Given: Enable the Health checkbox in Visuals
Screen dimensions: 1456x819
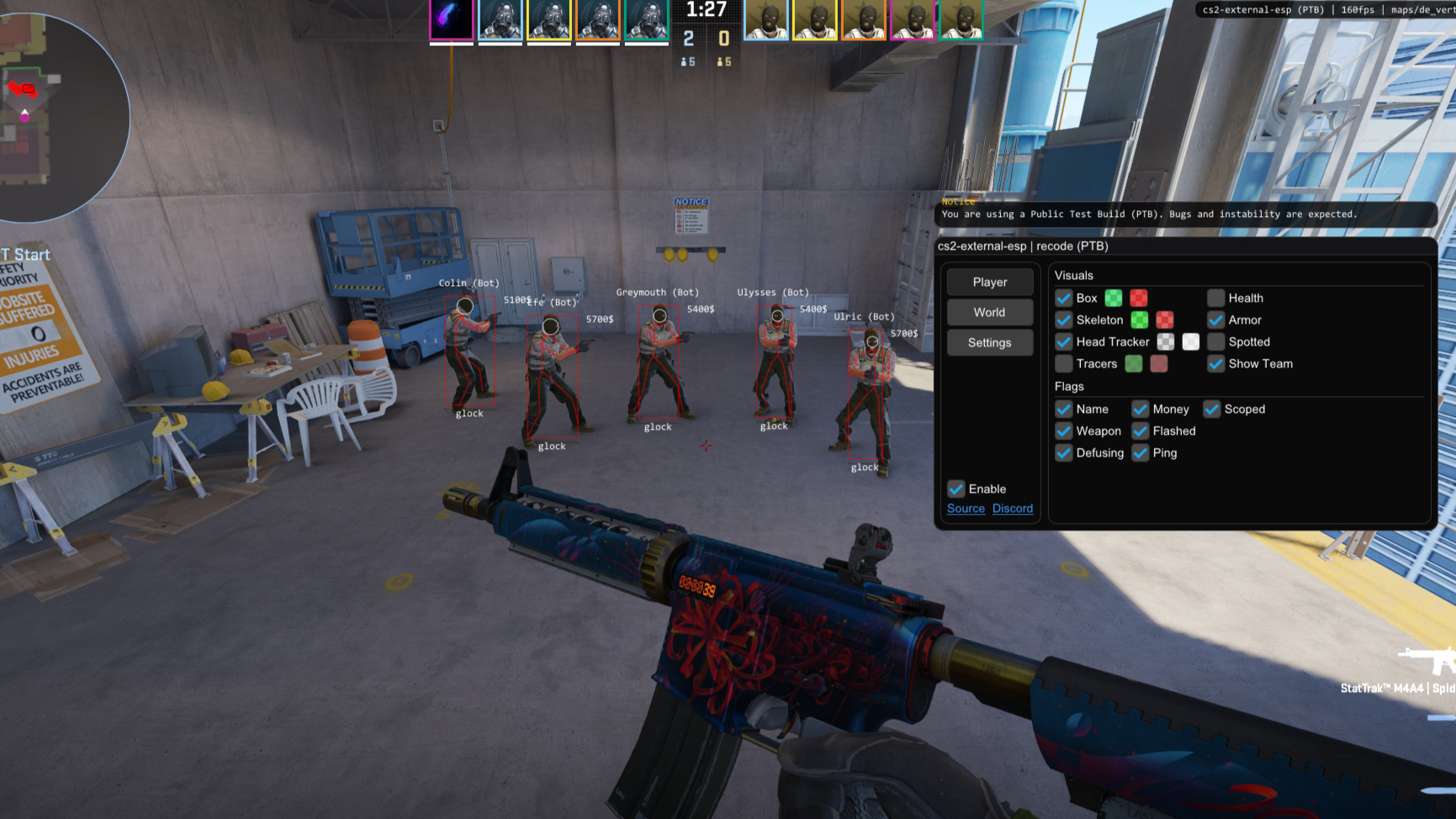Looking at the screenshot, I should [1215, 298].
